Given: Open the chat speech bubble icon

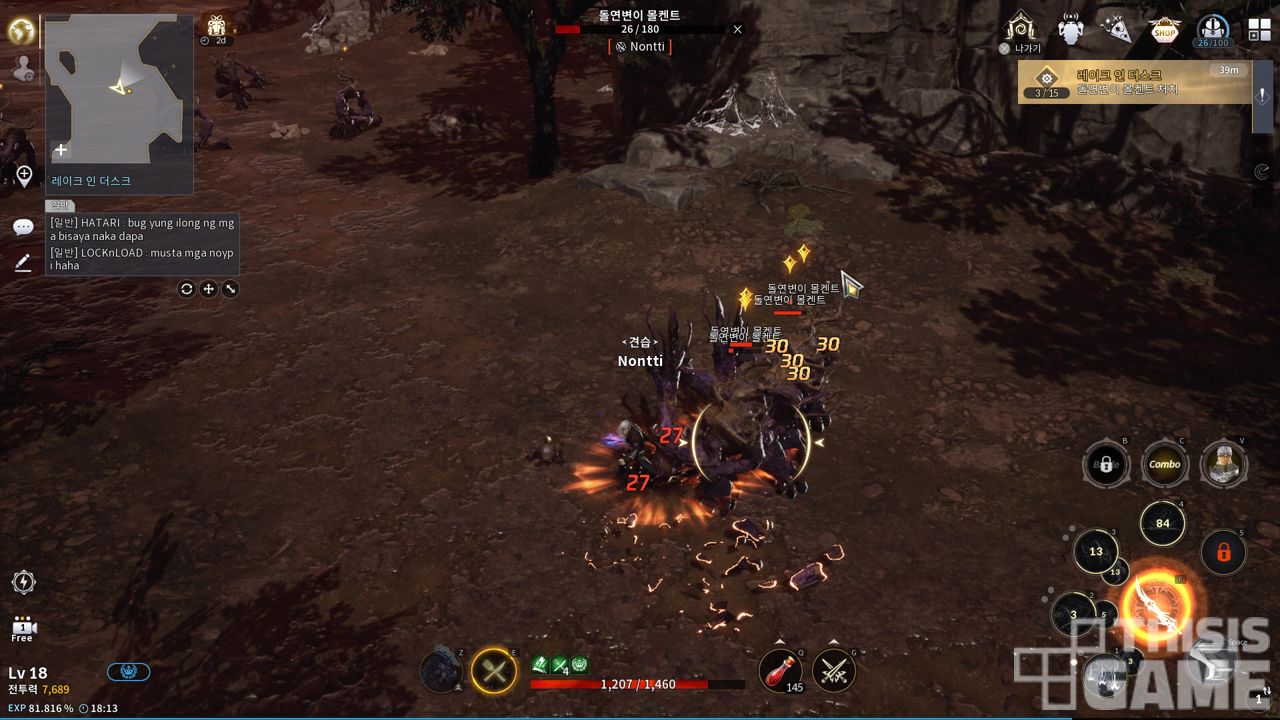Looking at the screenshot, I should (x=23, y=227).
